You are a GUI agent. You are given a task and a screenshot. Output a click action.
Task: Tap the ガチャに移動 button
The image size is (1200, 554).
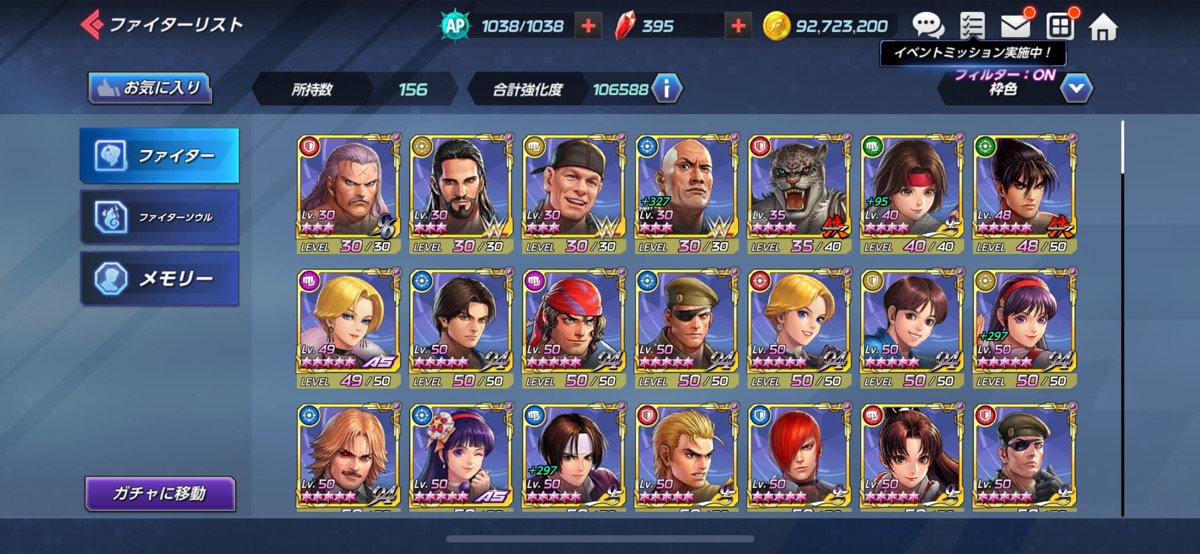pos(160,493)
